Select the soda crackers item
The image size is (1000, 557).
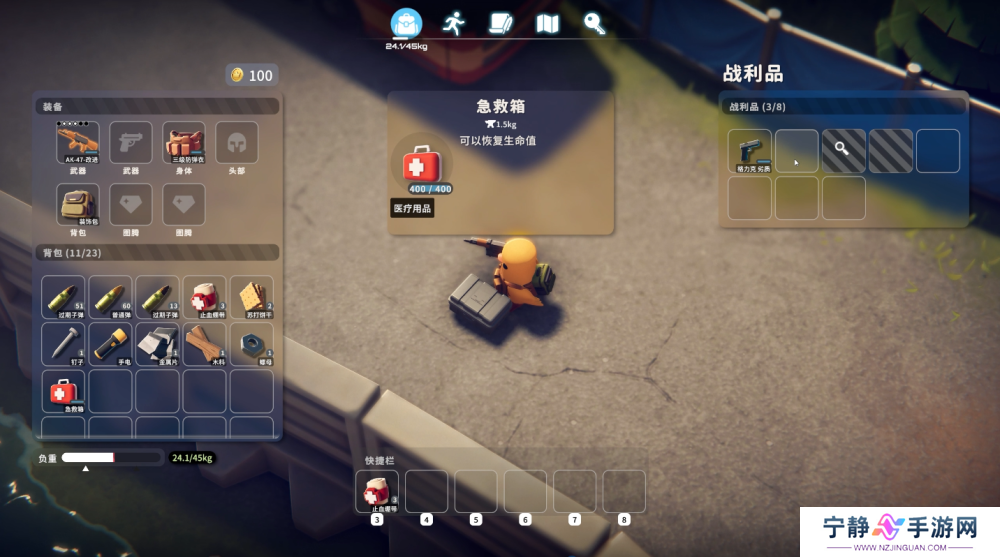coord(251,297)
